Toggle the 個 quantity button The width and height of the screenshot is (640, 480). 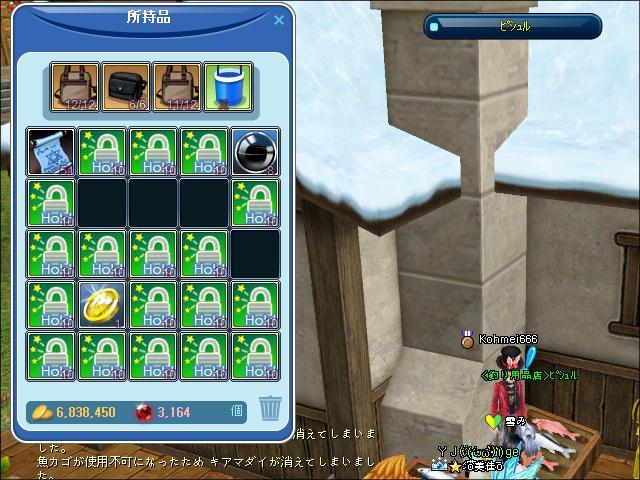[237, 410]
